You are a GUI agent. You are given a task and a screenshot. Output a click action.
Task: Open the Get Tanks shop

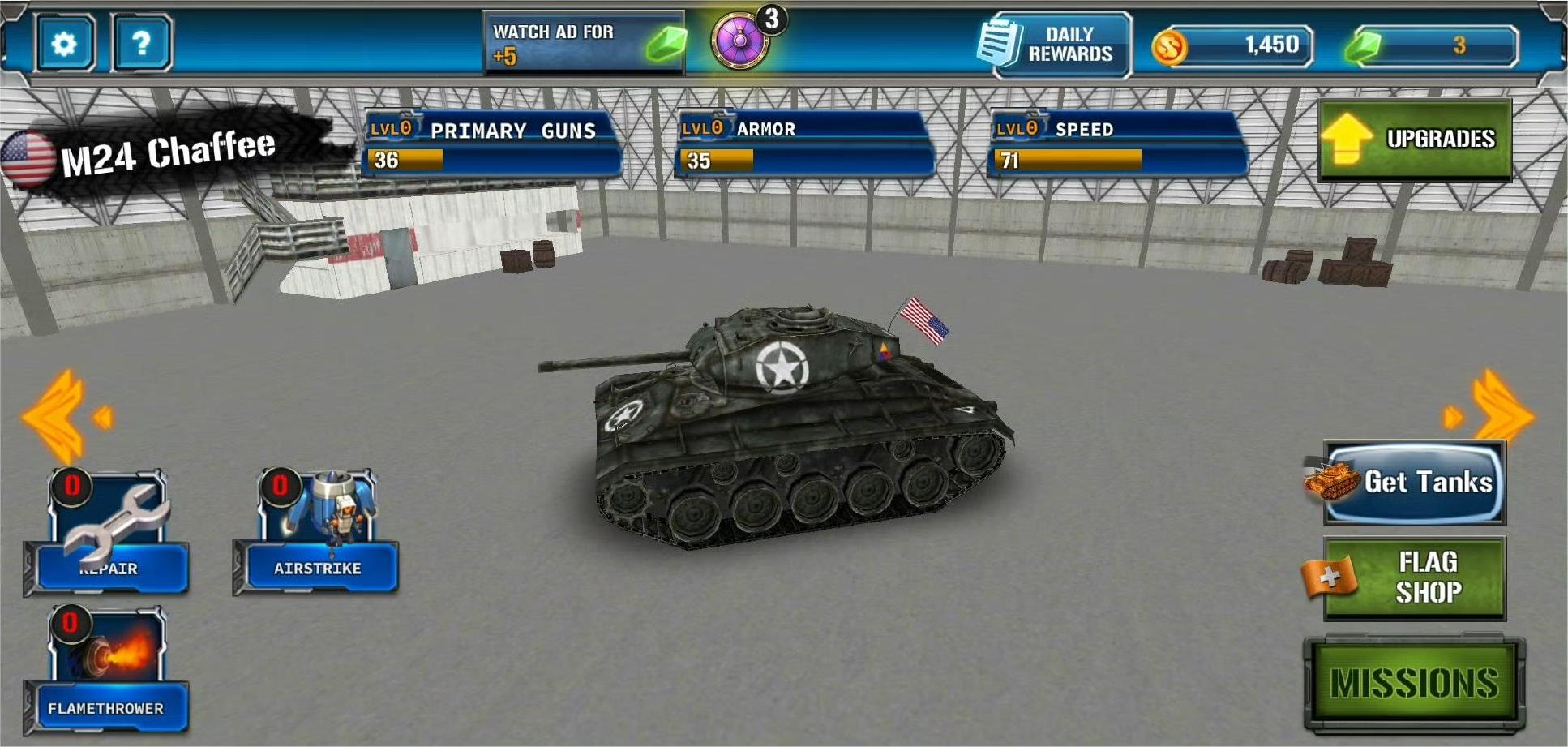[1414, 483]
